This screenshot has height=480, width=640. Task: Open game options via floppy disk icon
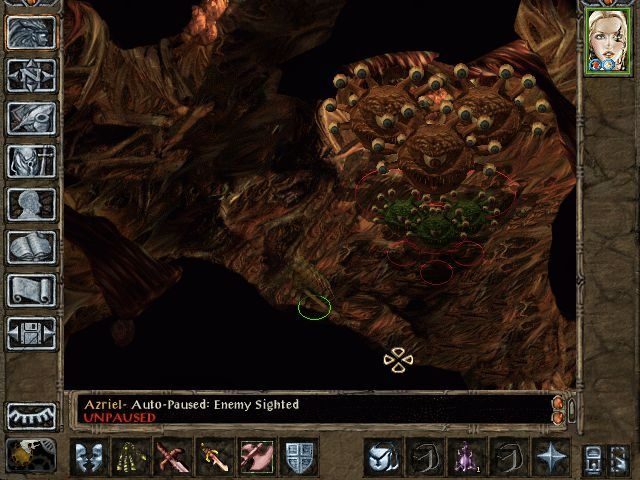coord(31,333)
